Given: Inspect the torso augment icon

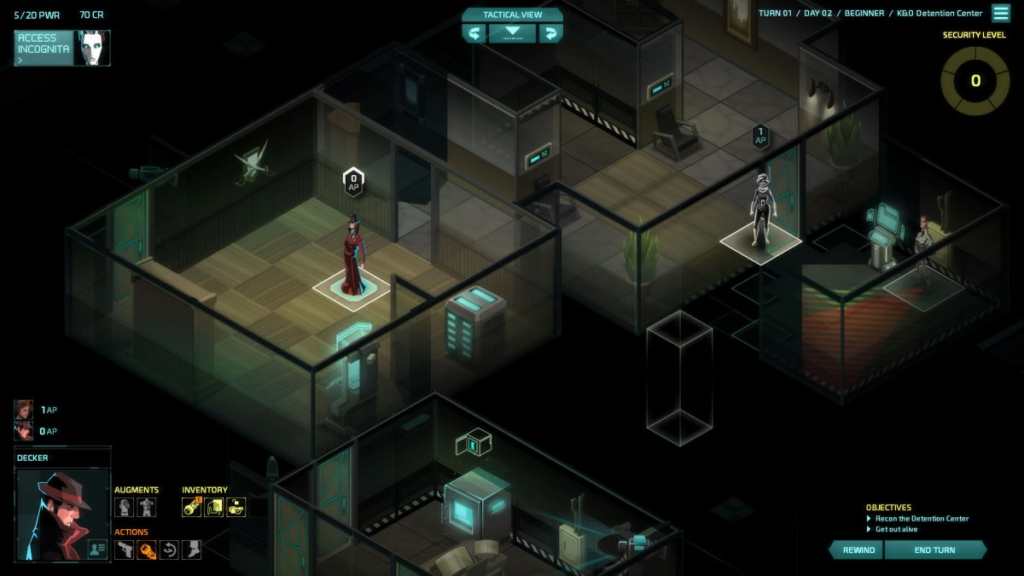Looking at the screenshot, I should click(x=147, y=507).
